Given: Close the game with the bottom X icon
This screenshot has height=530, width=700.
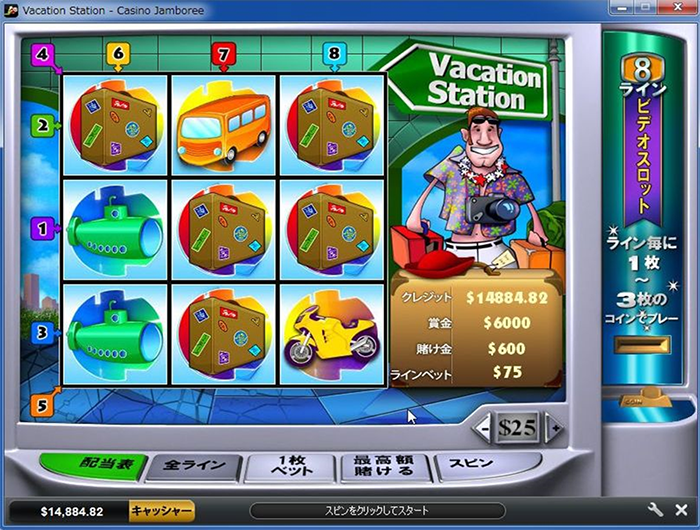Looking at the screenshot, I should click(682, 510).
